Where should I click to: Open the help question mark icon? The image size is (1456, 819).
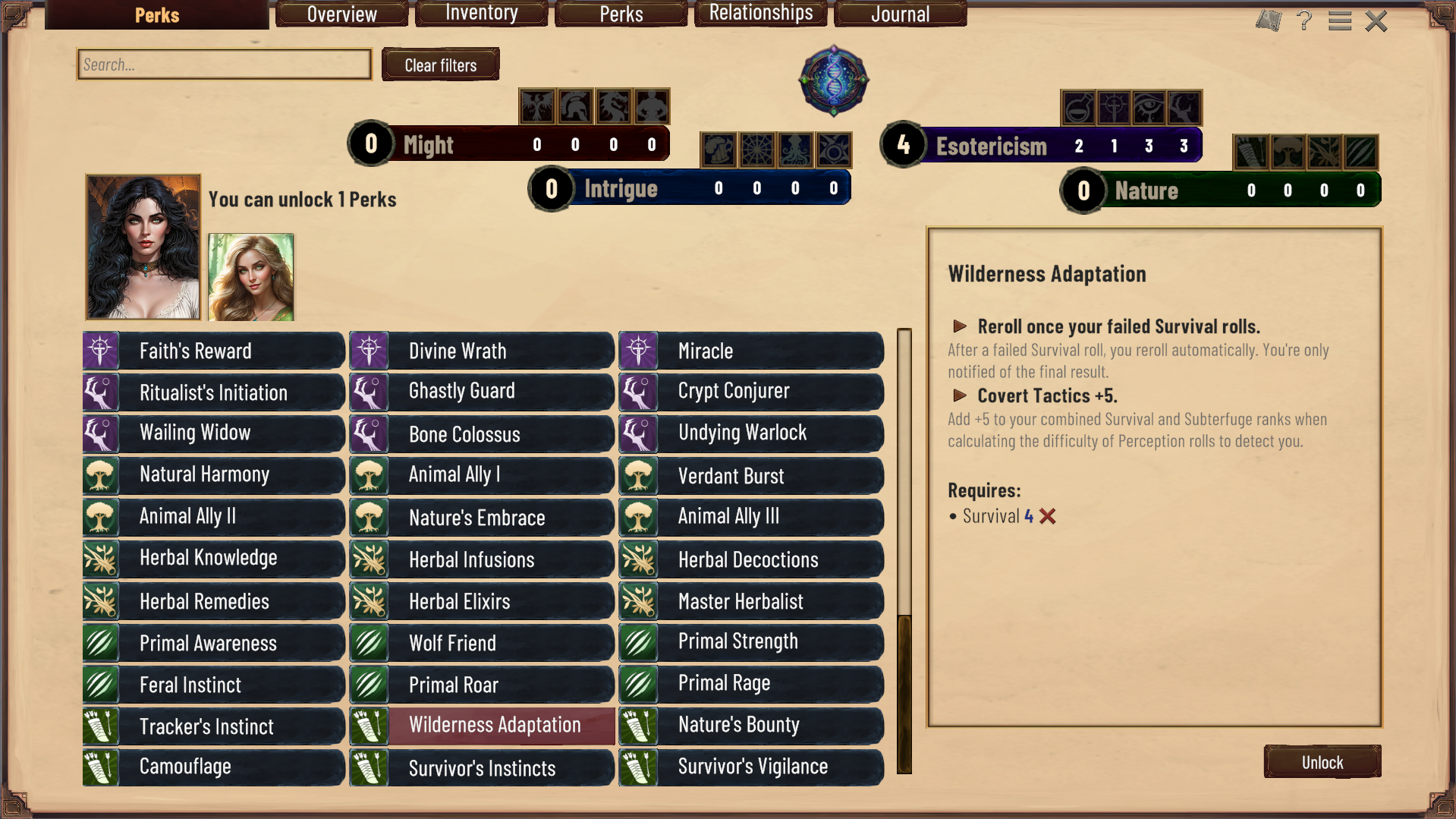(1306, 20)
